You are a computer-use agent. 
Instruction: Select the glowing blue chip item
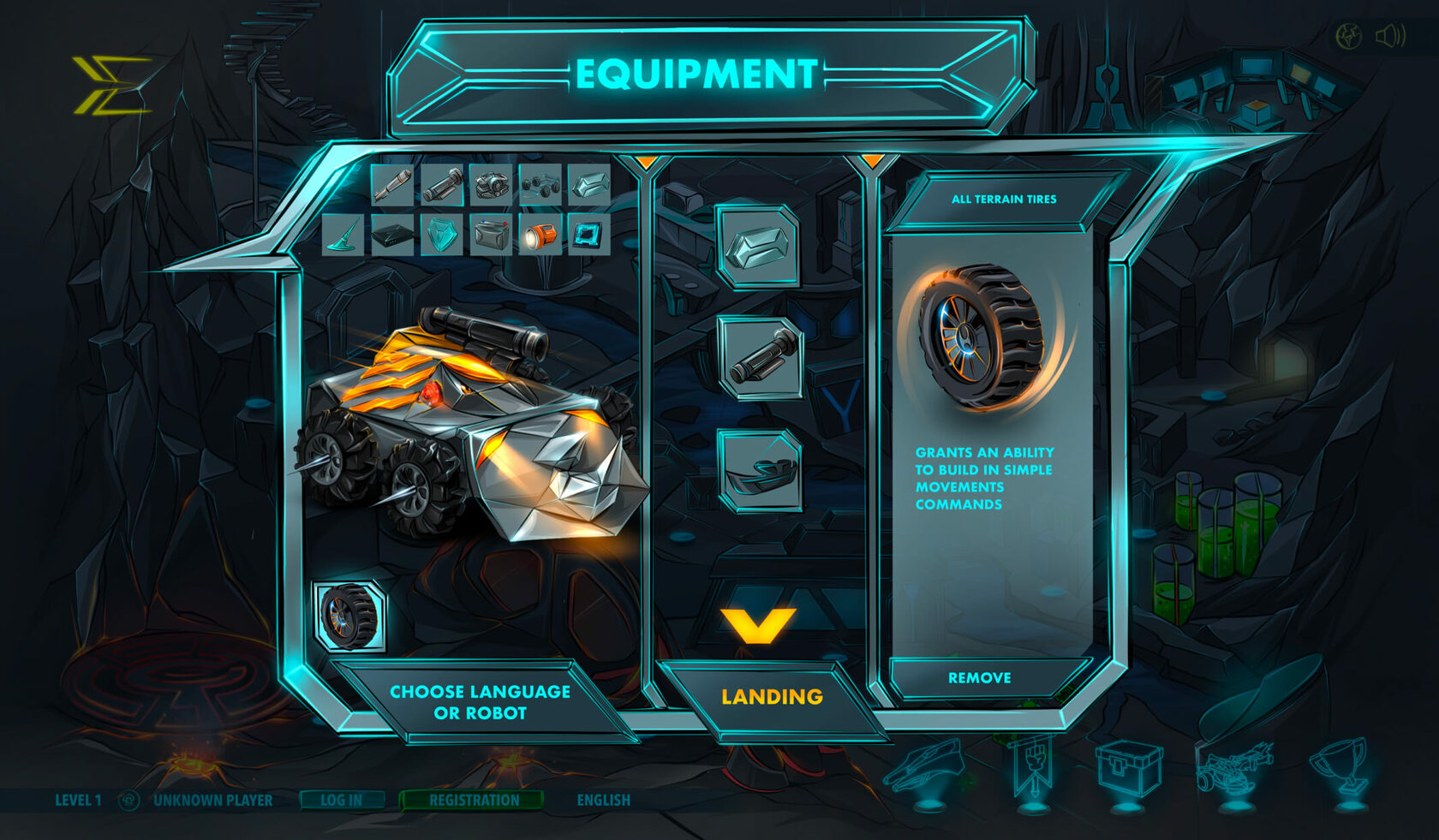588,235
